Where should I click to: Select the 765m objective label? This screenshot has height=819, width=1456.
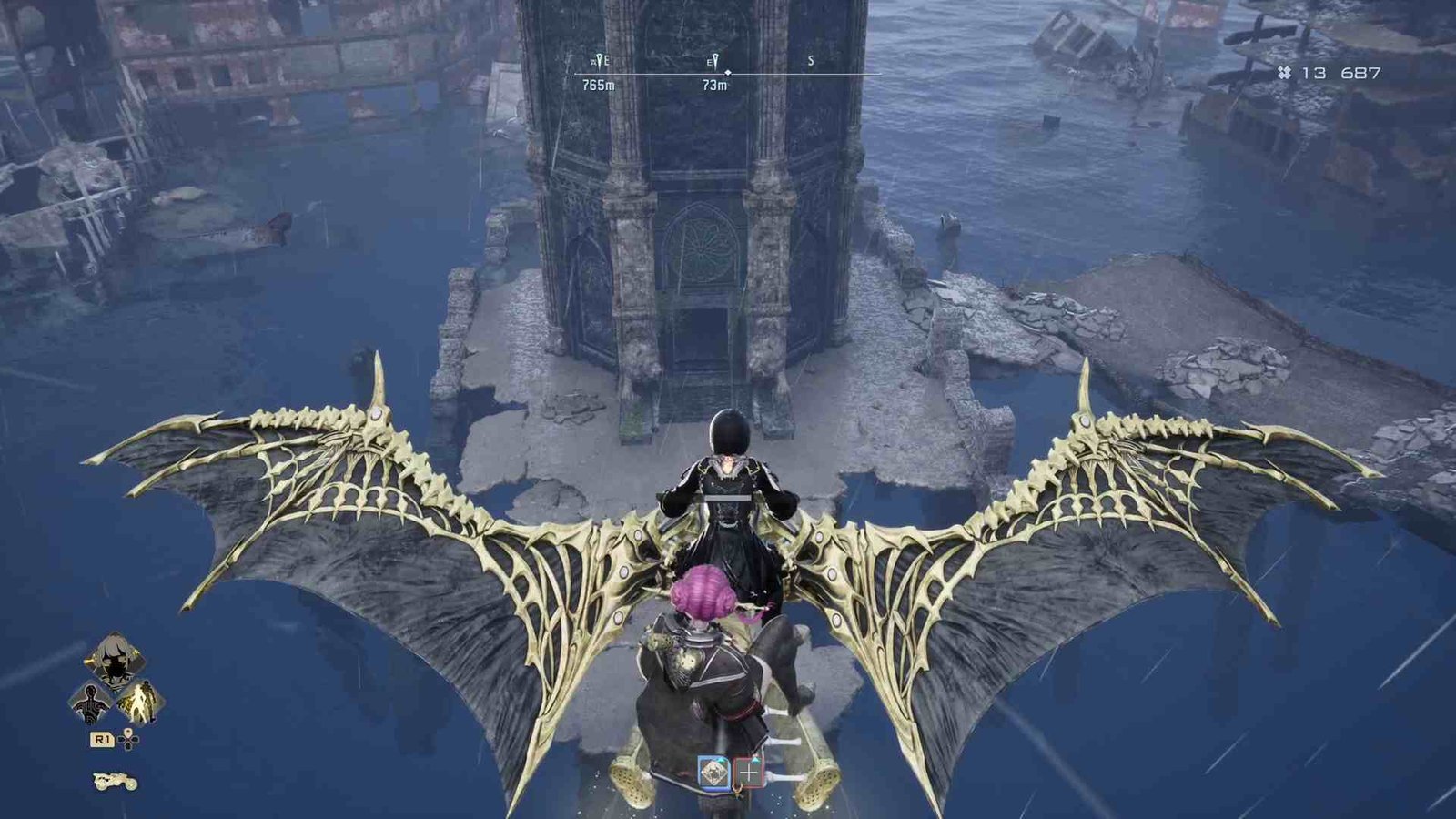click(598, 85)
